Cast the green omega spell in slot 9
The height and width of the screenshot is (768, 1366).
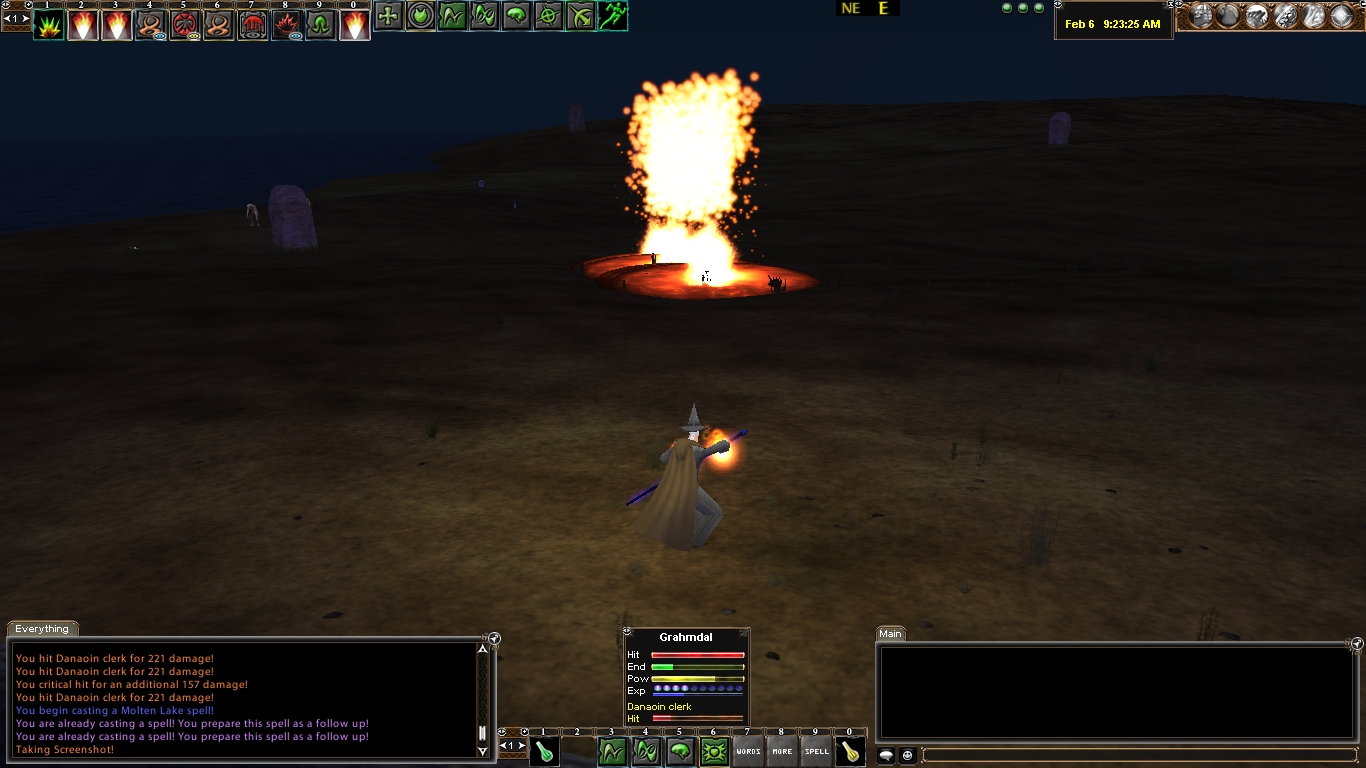(321, 25)
